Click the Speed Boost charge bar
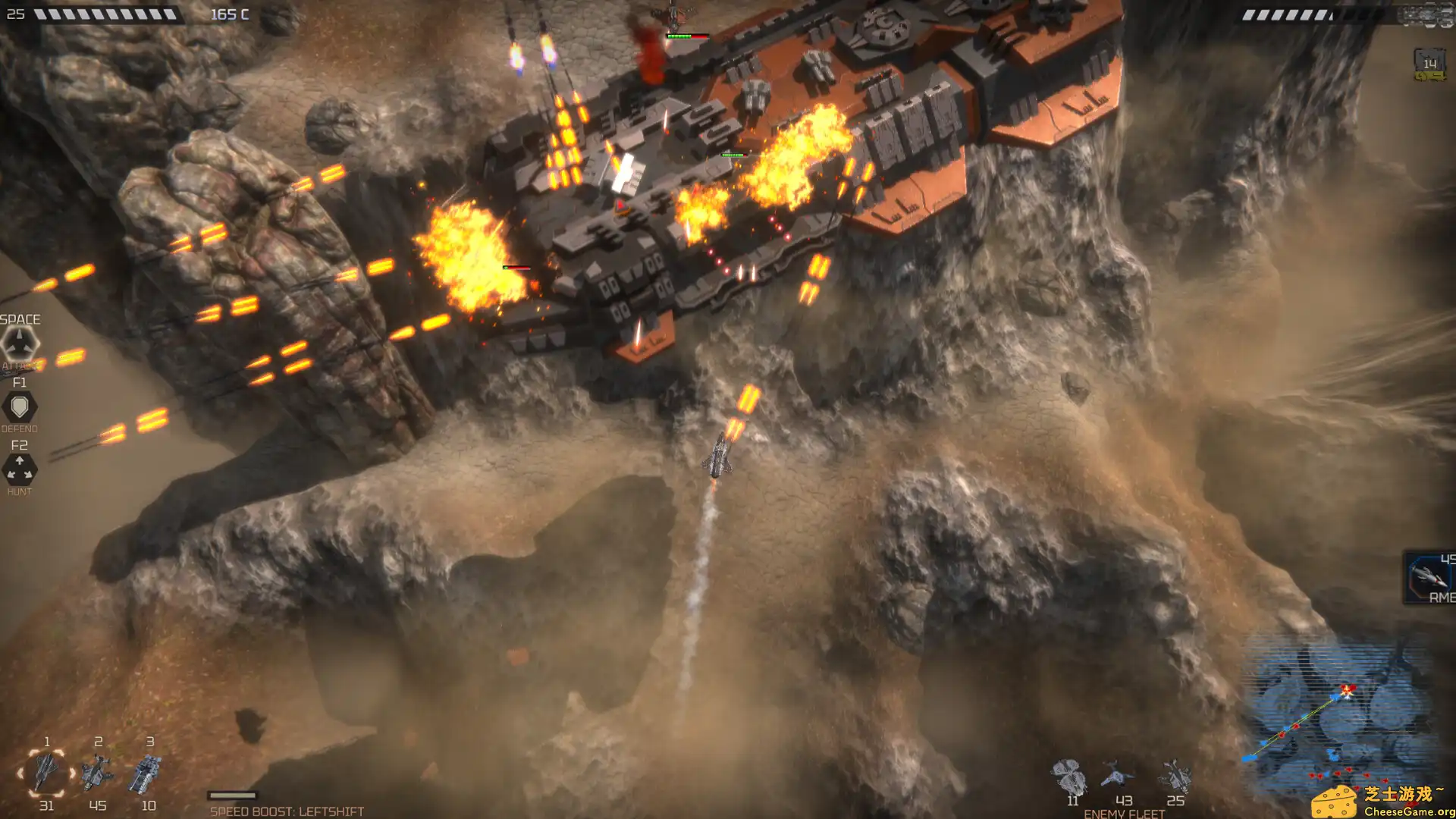 pyautogui.click(x=231, y=795)
